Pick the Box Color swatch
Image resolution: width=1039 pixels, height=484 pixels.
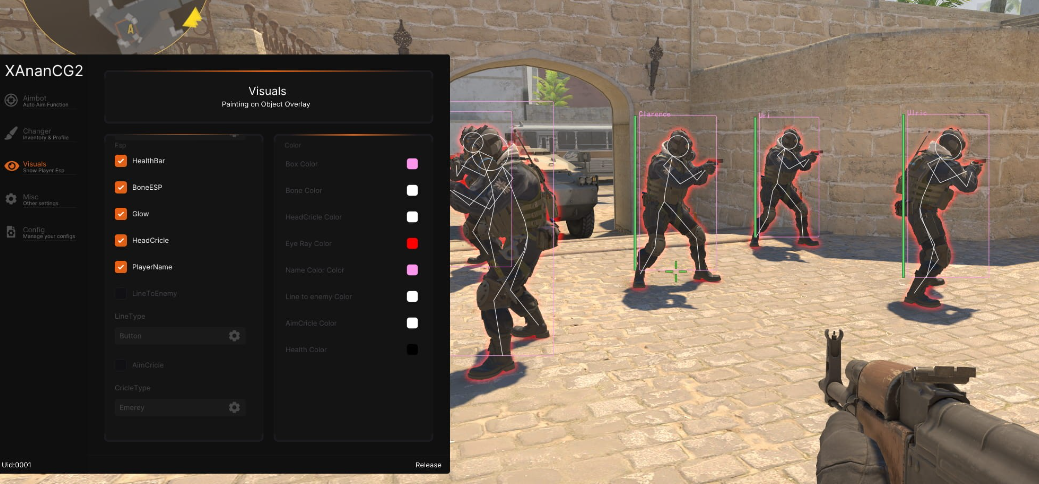click(412, 164)
